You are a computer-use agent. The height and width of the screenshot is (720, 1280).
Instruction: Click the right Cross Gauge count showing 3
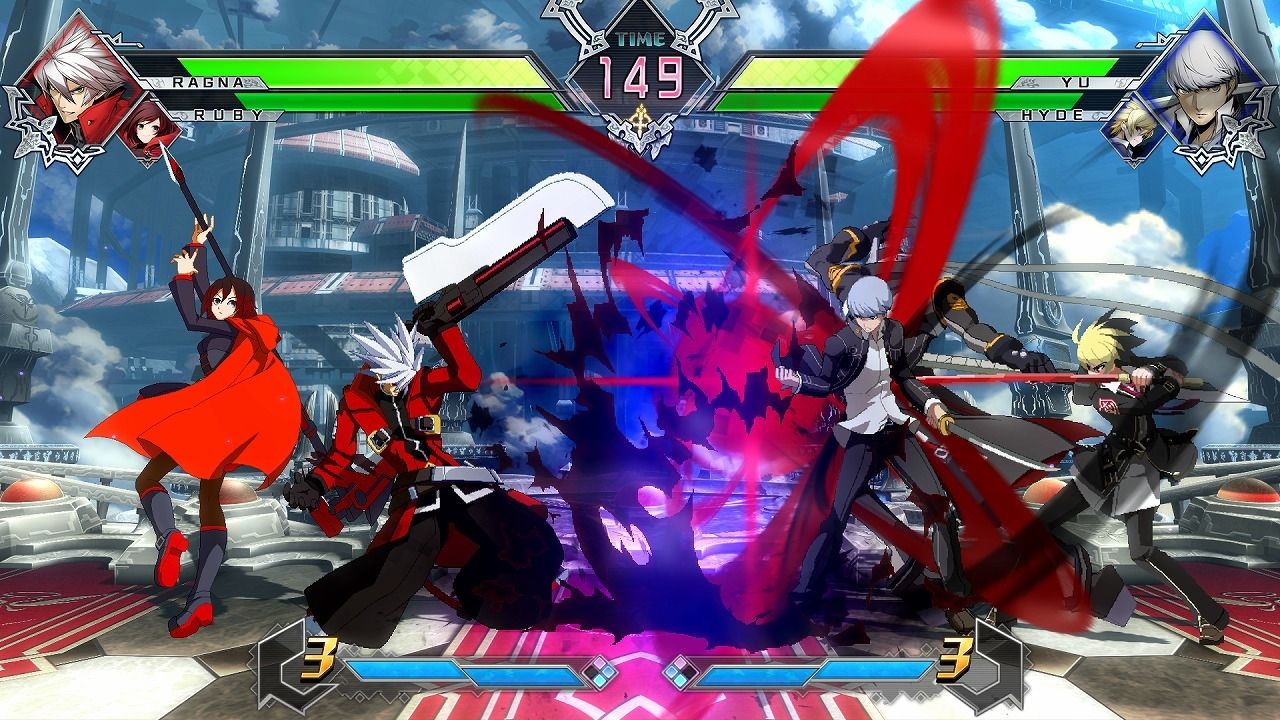955,659
